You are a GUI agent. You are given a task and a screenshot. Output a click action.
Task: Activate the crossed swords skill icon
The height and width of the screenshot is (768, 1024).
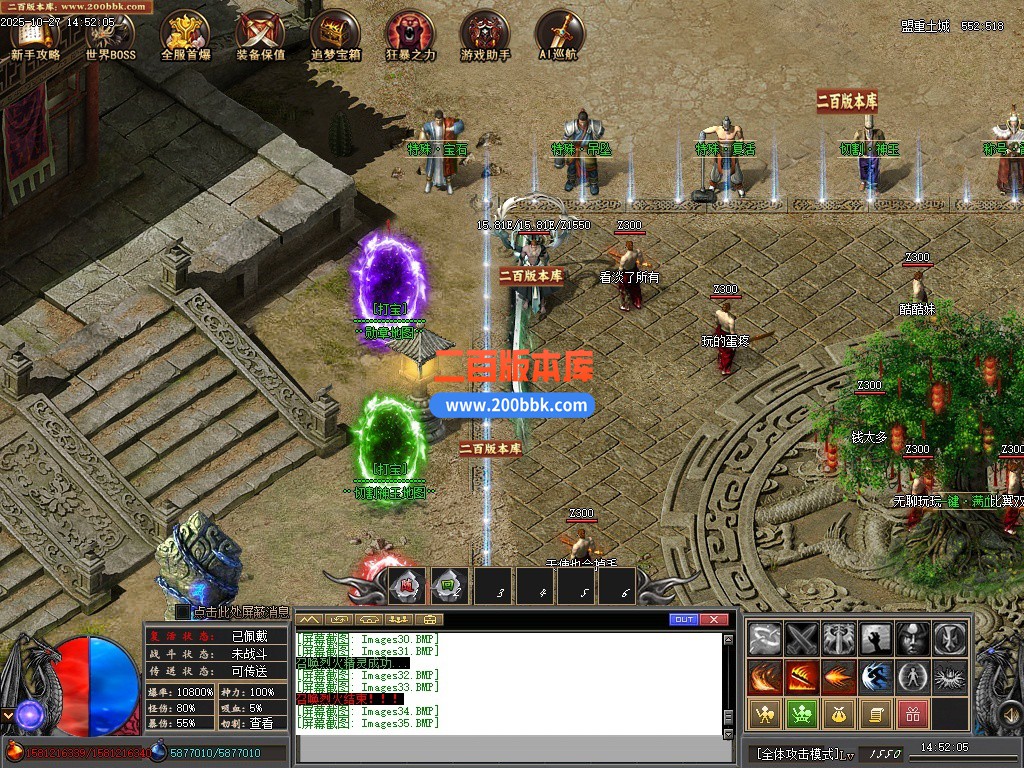pos(802,638)
